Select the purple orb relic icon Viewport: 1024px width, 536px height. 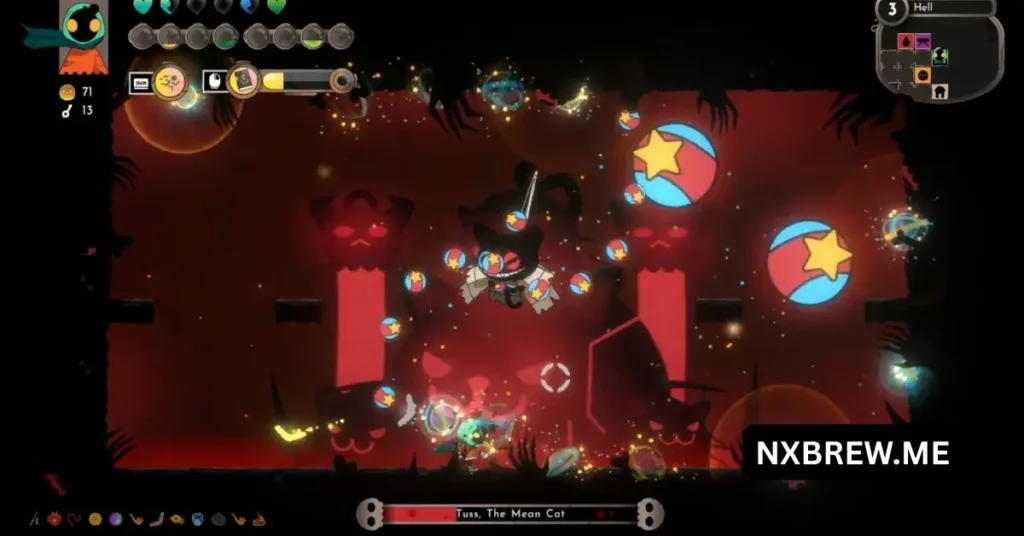pos(113,519)
